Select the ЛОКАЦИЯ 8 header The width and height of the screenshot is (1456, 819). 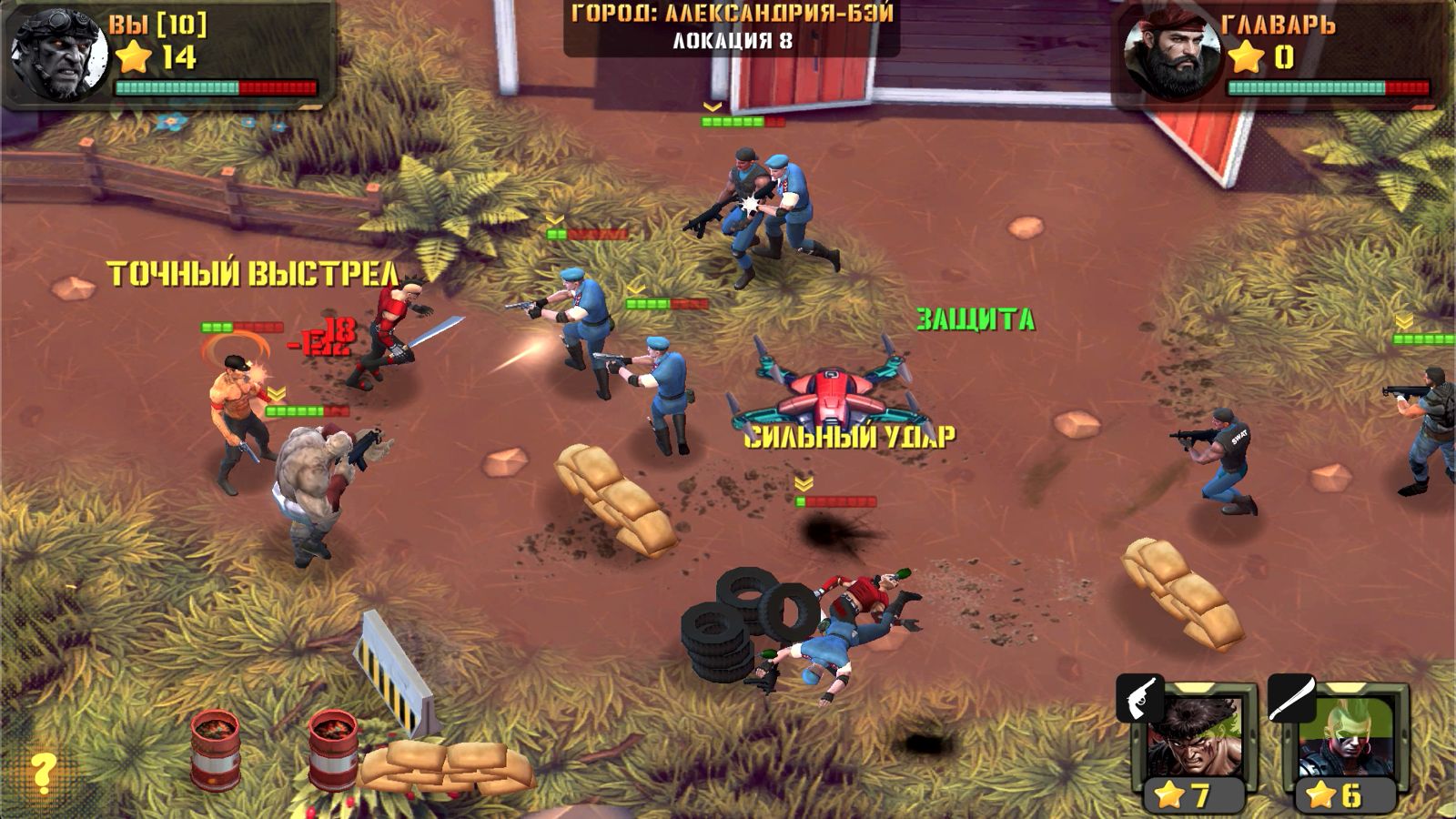pyautogui.click(x=730, y=39)
